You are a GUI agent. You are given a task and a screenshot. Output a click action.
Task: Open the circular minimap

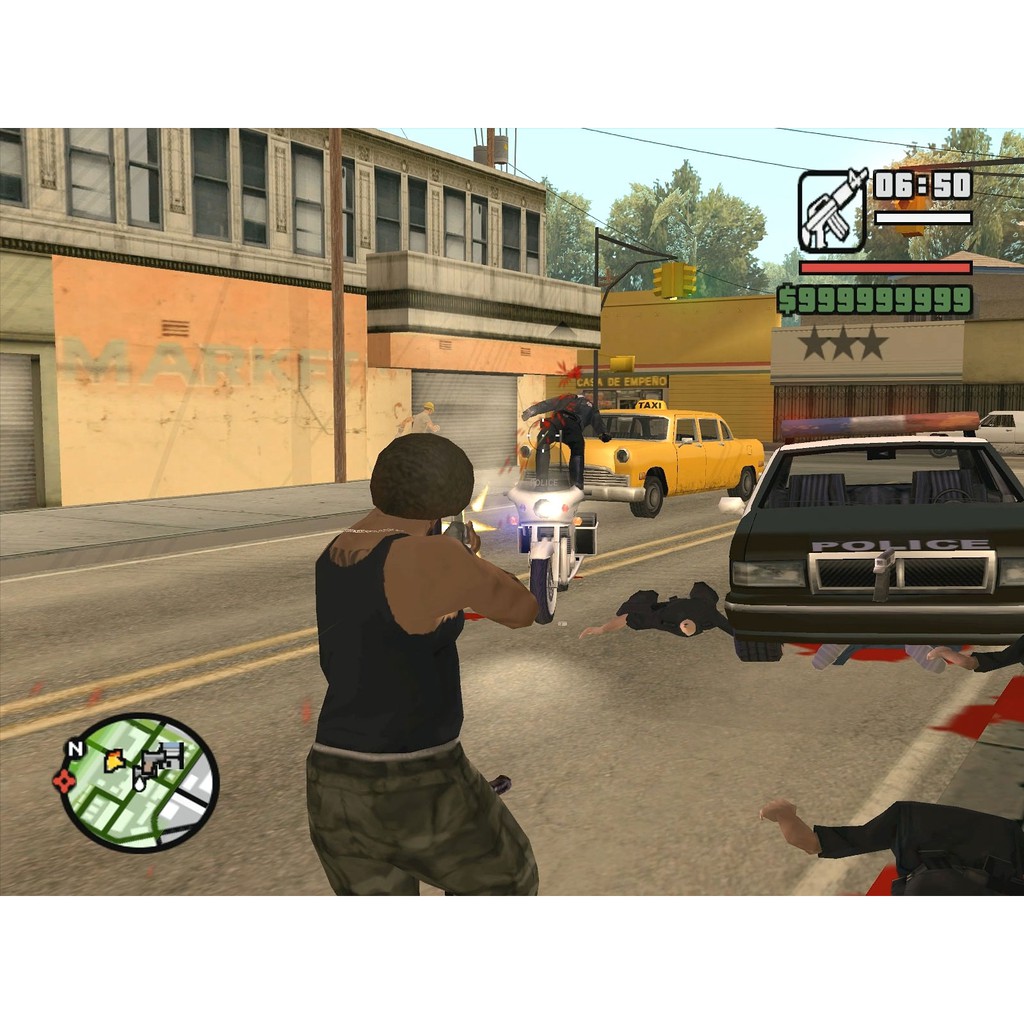click(x=140, y=782)
